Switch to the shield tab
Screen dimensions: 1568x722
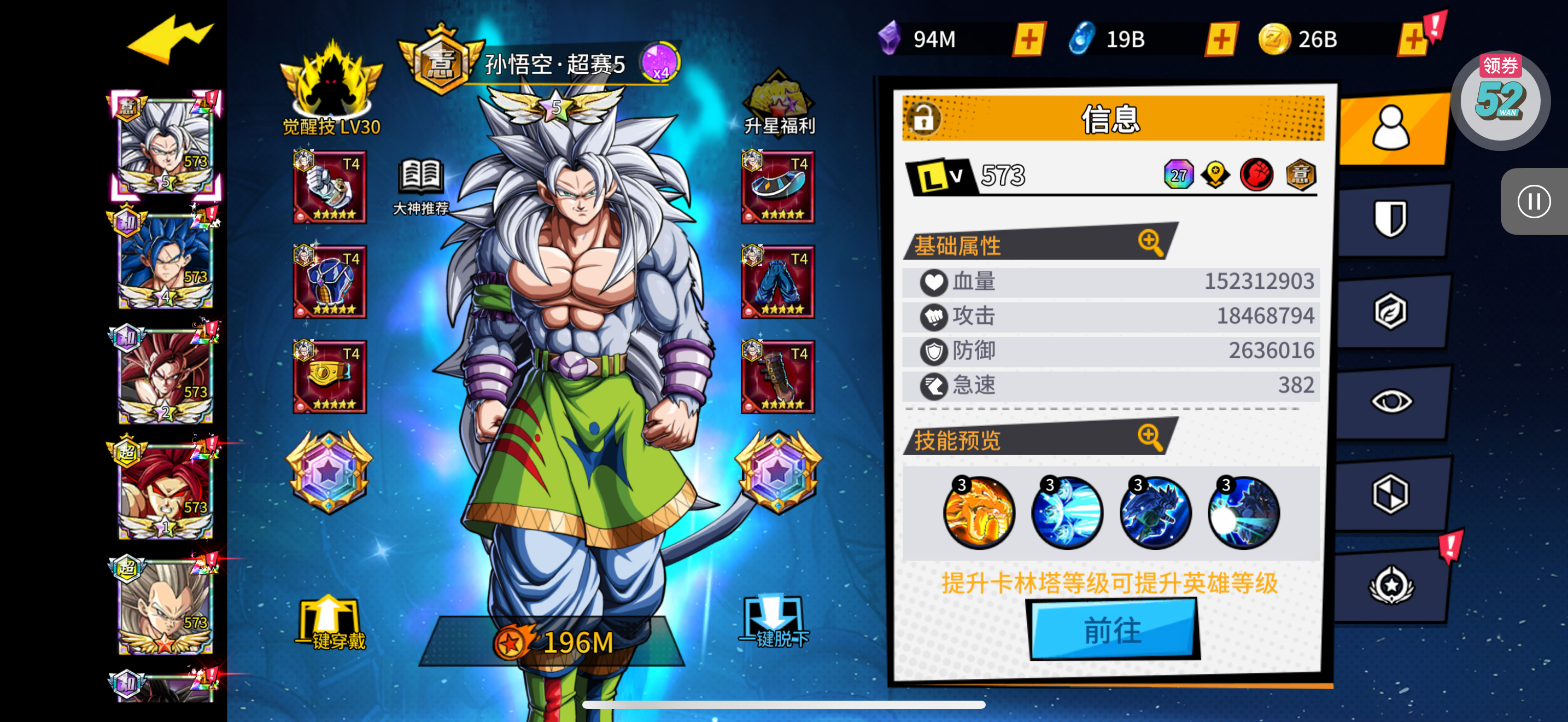pyautogui.click(x=1390, y=218)
